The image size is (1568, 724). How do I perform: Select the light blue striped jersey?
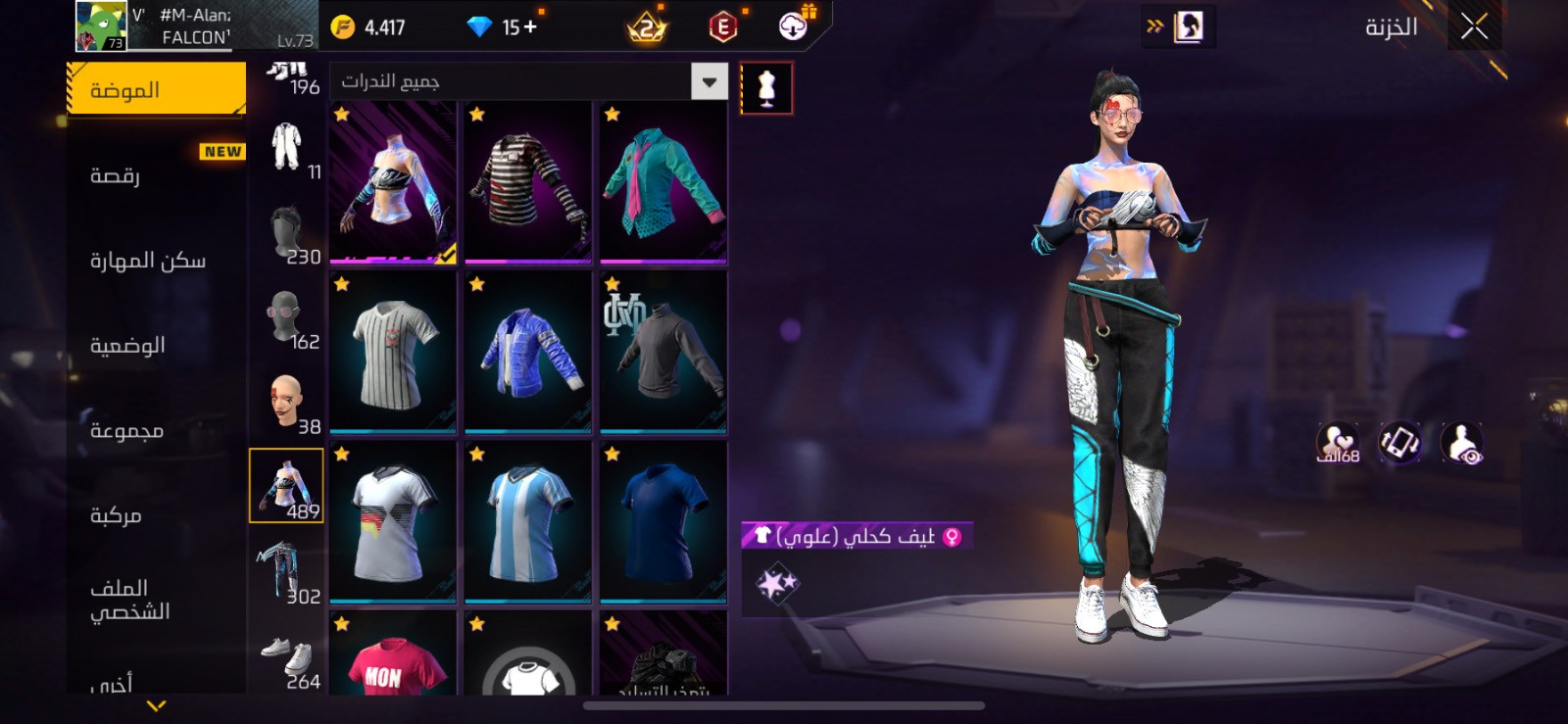[527, 522]
